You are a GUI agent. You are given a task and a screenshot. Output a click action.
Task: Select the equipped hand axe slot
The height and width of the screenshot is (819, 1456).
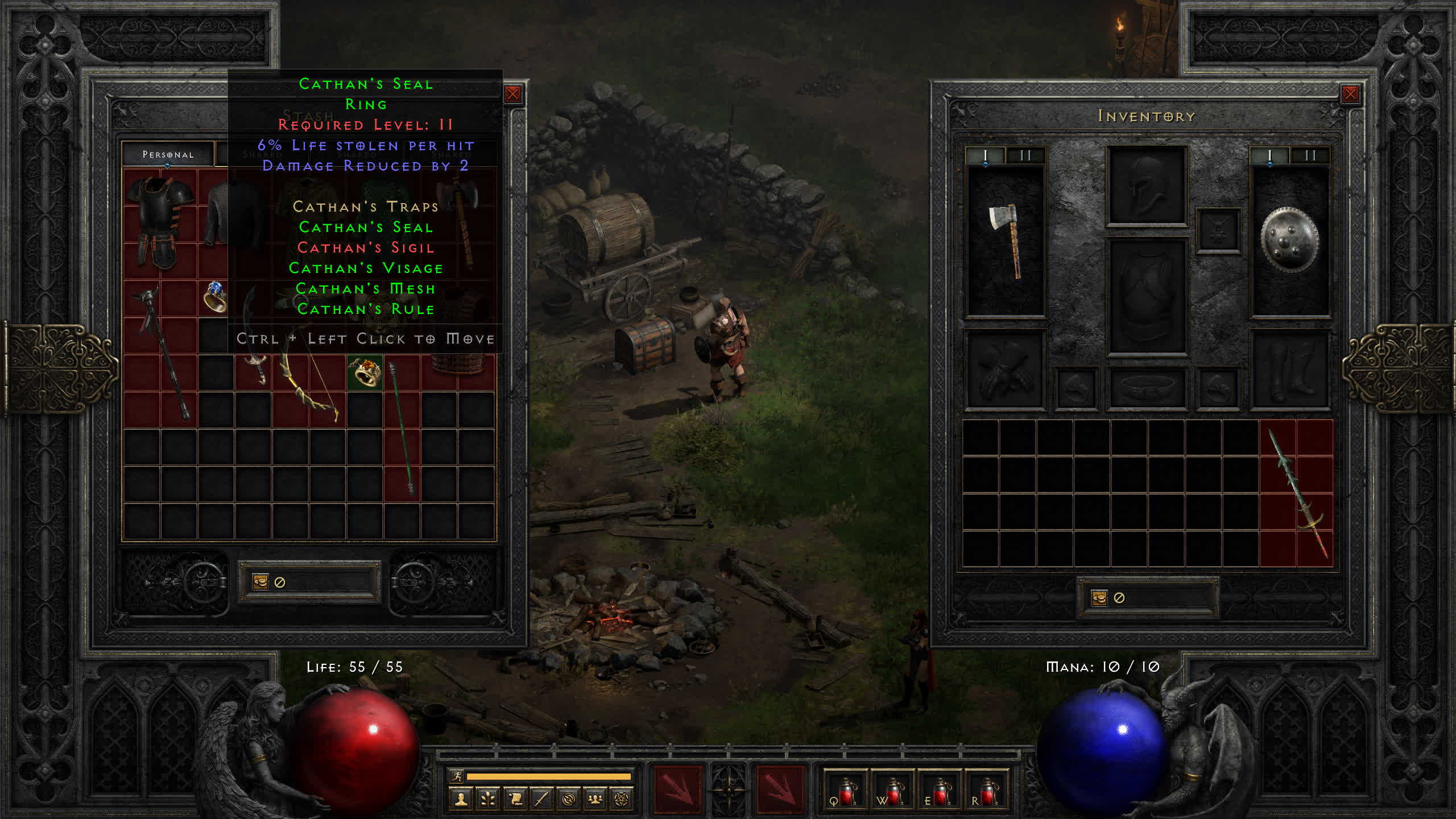(x=1006, y=239)
